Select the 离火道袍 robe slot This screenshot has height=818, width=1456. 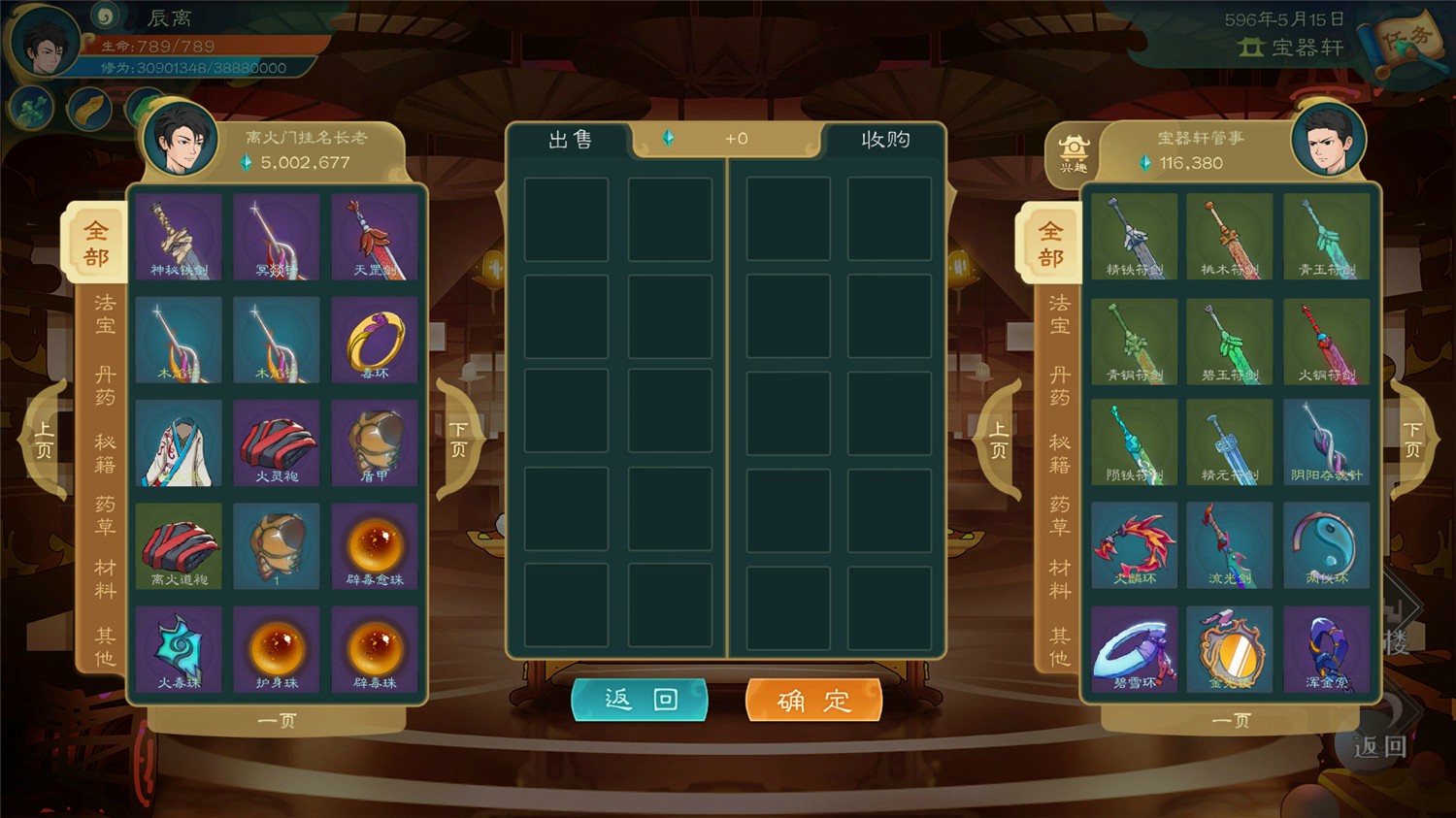[x=179, y=546]
